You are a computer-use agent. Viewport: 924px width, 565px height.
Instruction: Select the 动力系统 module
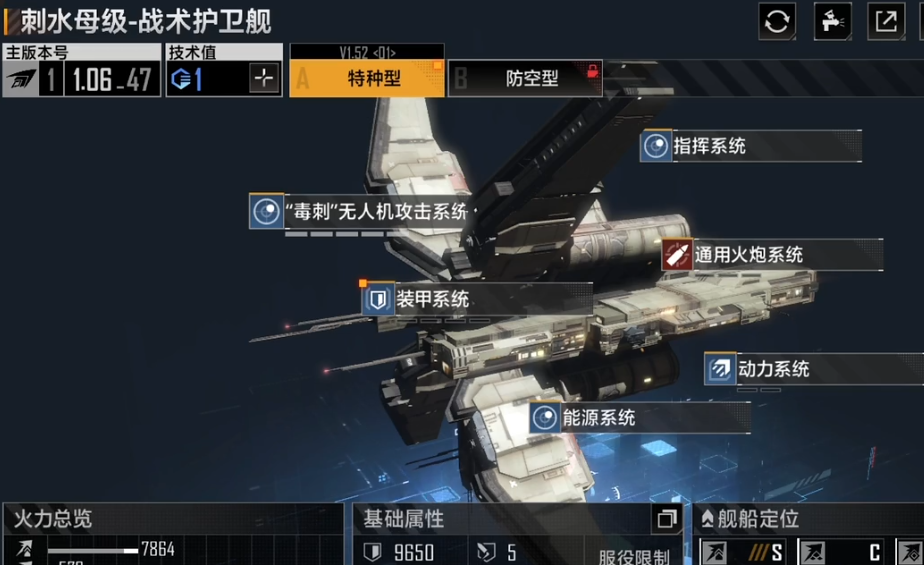[772, 369]
